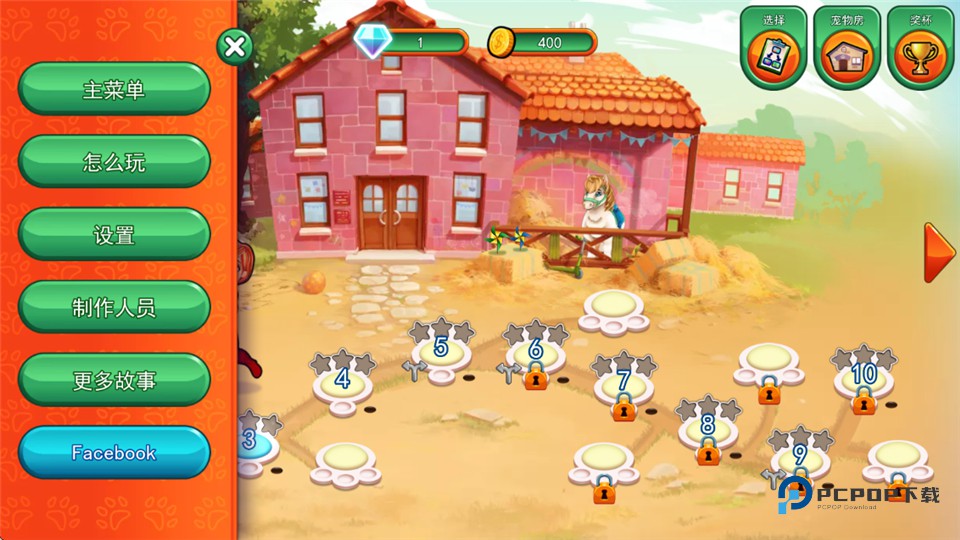The image size is (960, 540).
Task: Choose locked level 10
Action: click(863, 378)
